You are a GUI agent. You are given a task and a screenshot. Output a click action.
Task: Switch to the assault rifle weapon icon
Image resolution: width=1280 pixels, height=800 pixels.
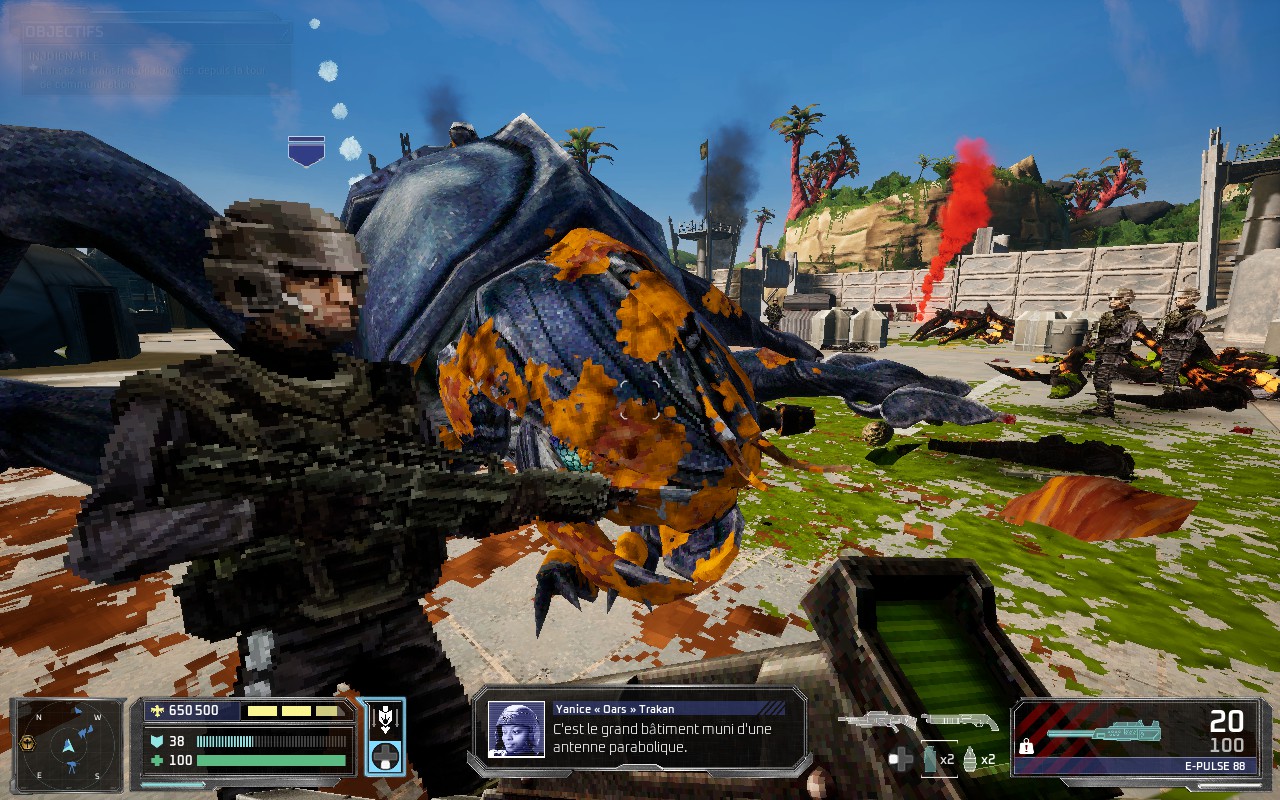(877, 720)
